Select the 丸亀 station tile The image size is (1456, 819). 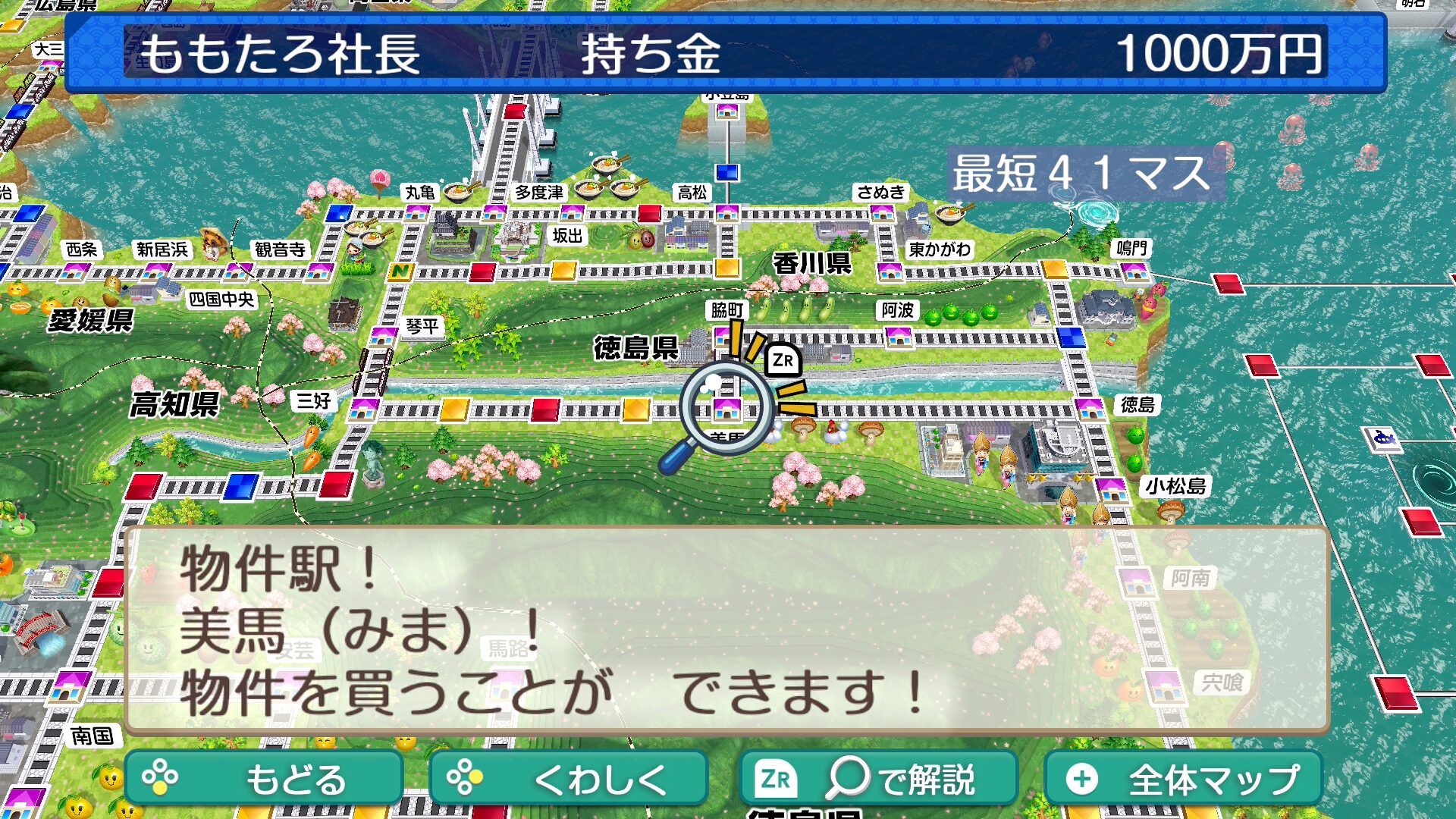coord(416,212)
